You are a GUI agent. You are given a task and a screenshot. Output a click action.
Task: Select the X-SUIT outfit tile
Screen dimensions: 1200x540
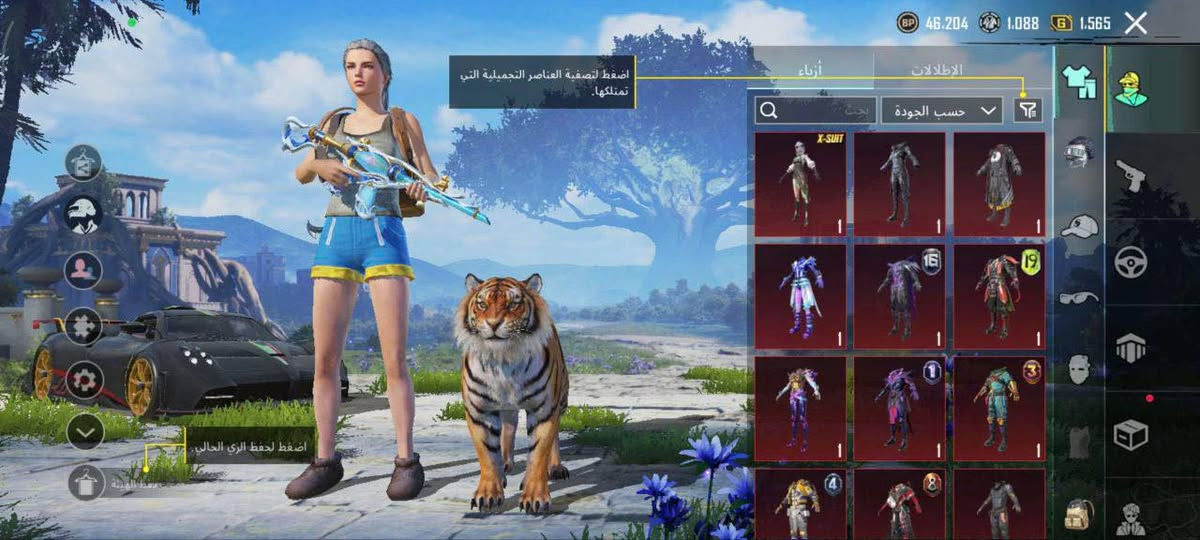[800, 184]
